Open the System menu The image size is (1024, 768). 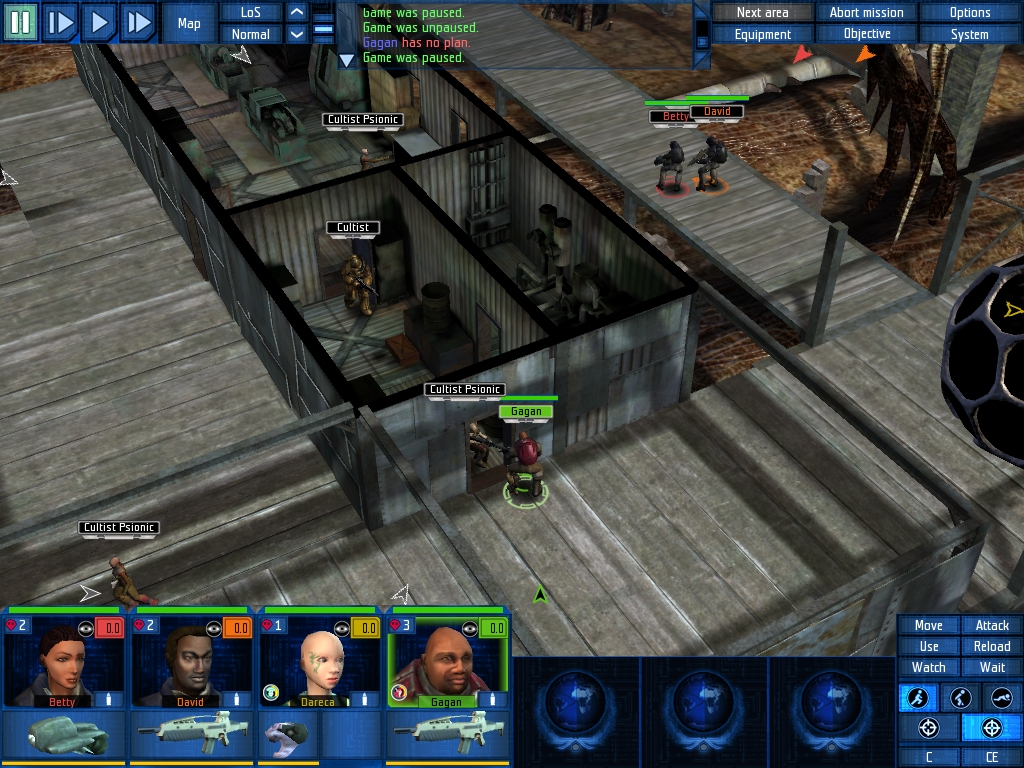[970, 34]
